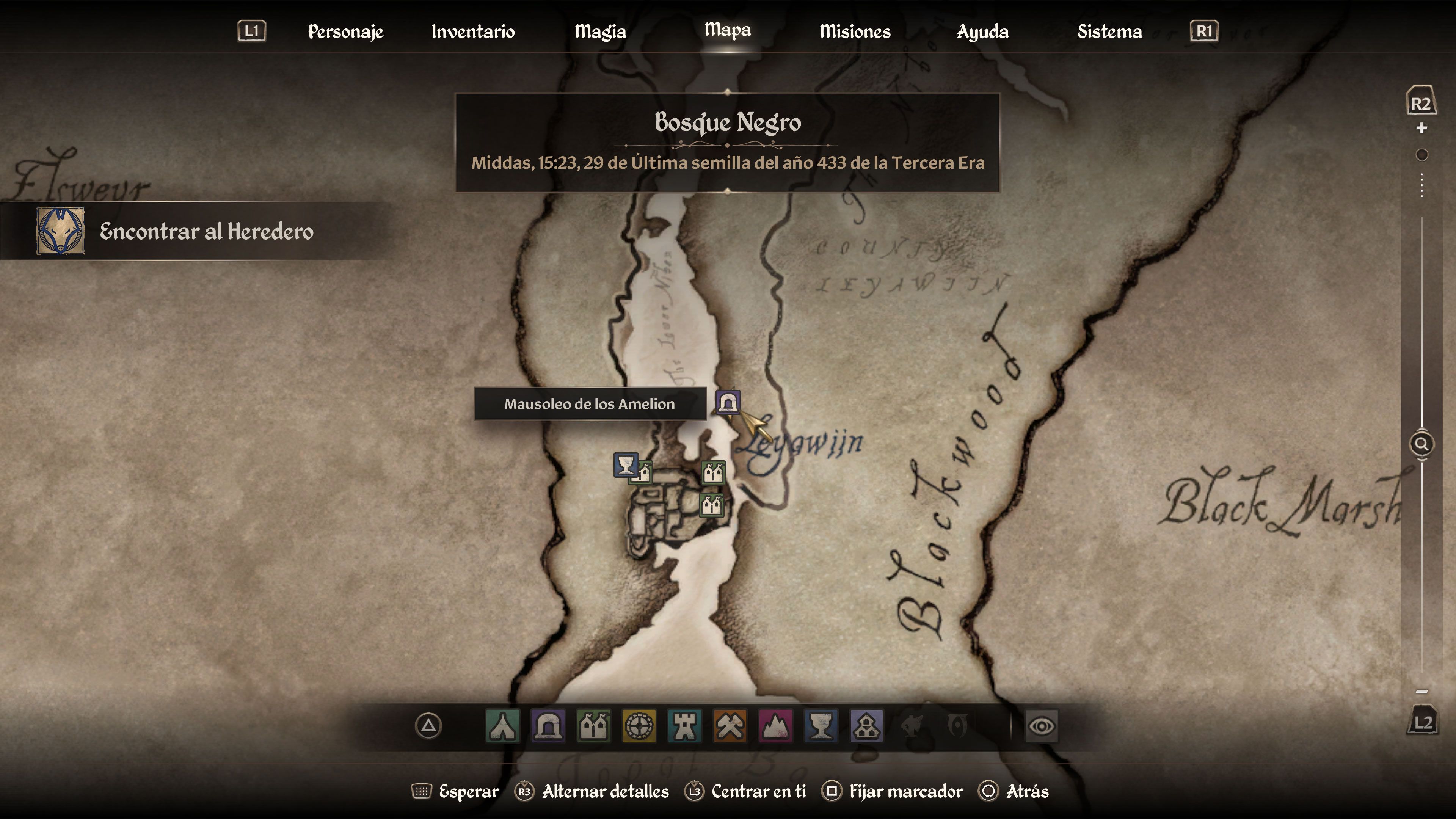Open the Mapa tab

coord(727,31)
